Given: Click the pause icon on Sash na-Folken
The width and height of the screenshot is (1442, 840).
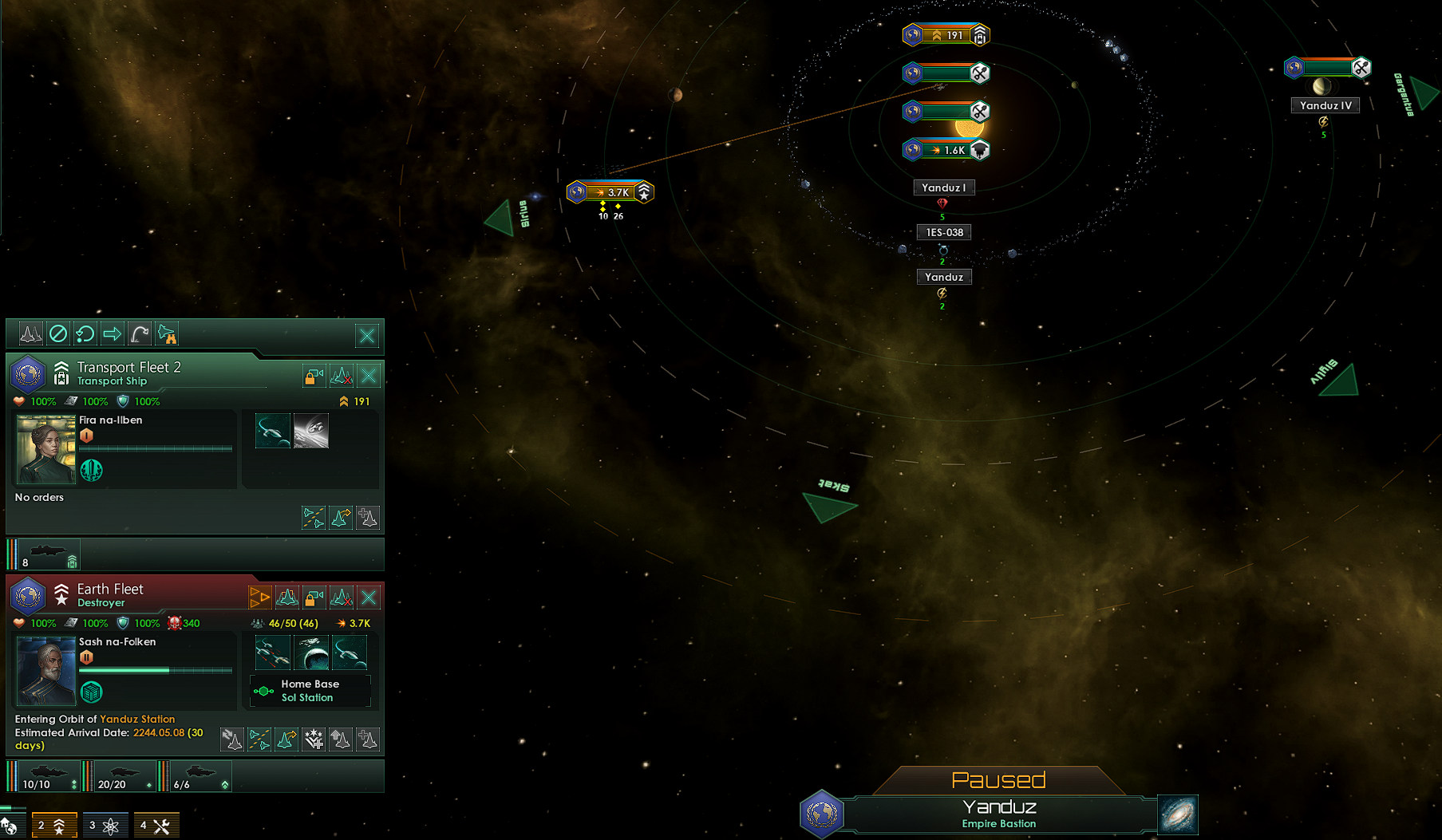Looking at the screenshot, I should (86, 657).
